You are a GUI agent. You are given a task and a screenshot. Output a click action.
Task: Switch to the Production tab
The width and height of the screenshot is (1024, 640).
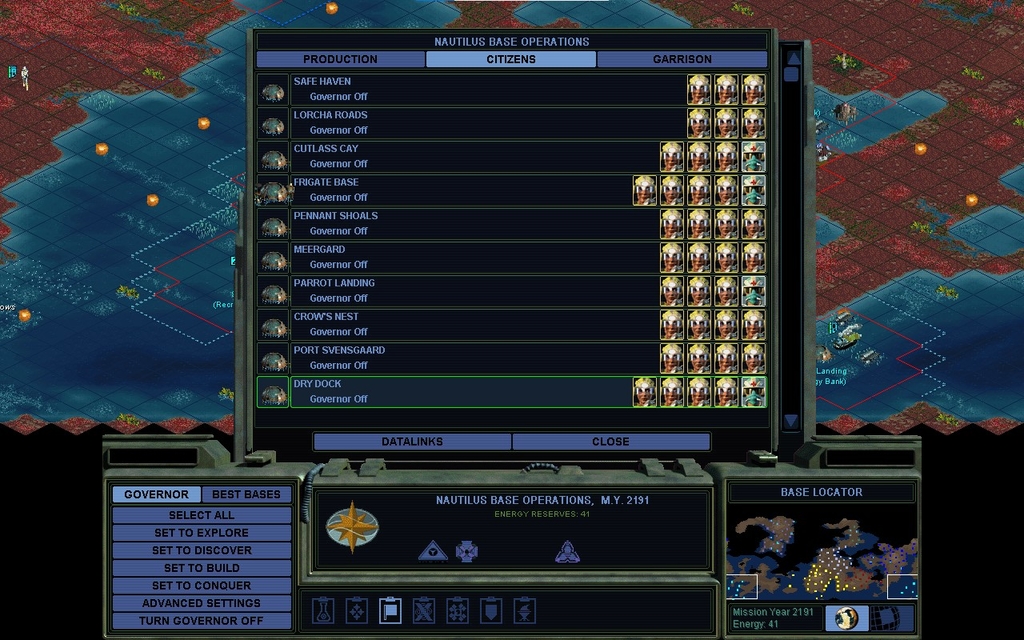(x=340, y=59)
